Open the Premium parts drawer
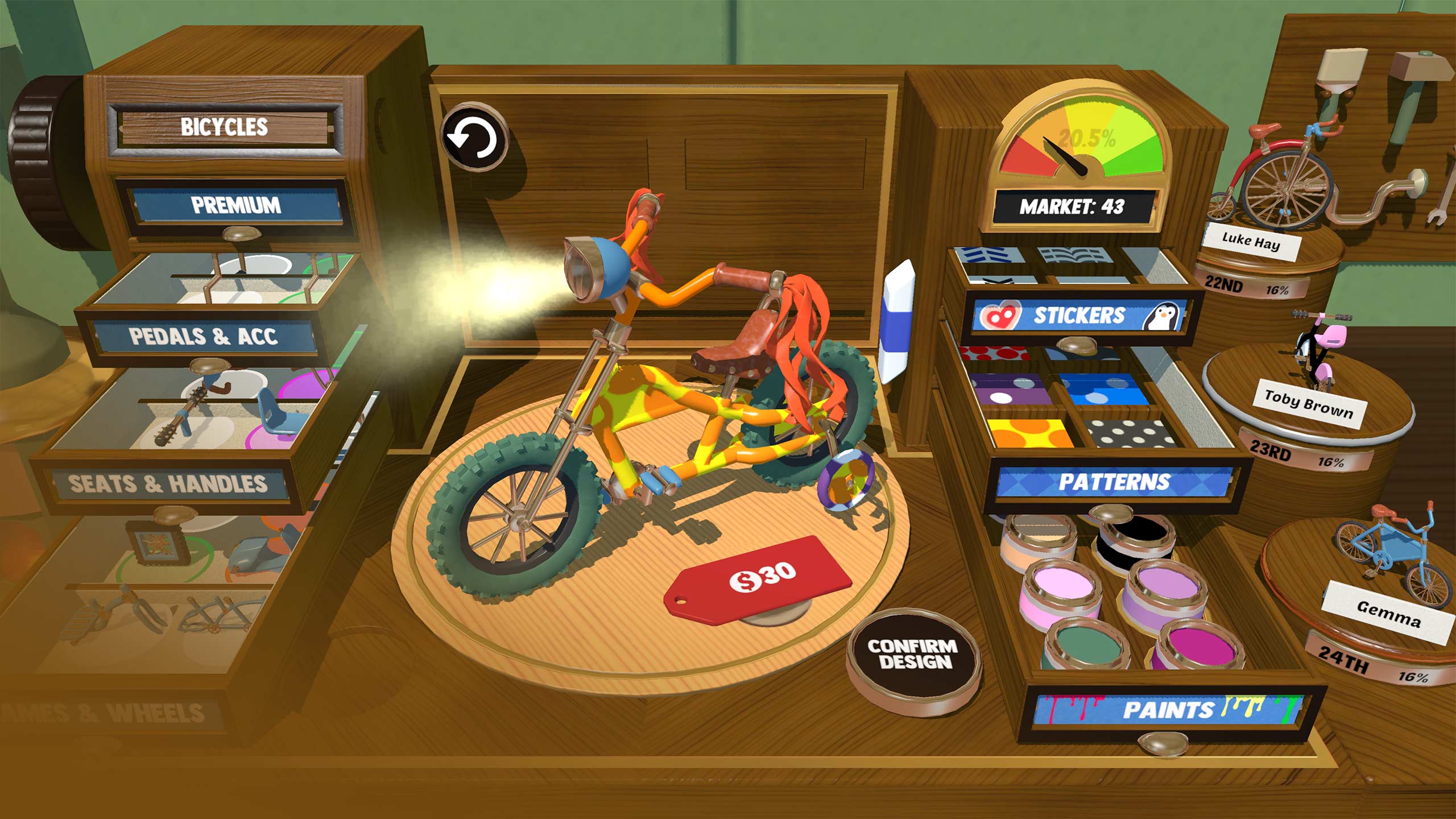The height and width of the screenshot is (819, 1456). 235,205
